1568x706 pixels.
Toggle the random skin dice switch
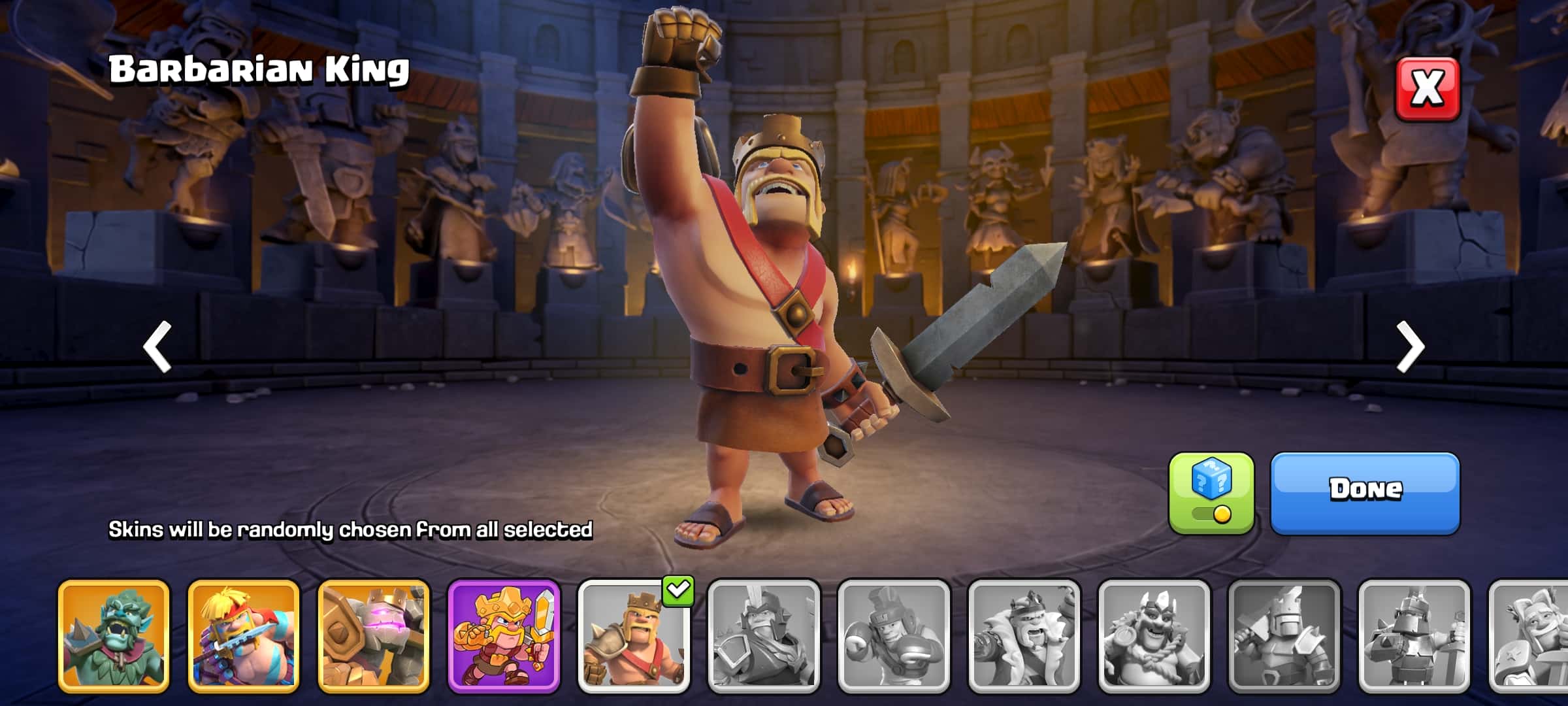click(1211, 494)
